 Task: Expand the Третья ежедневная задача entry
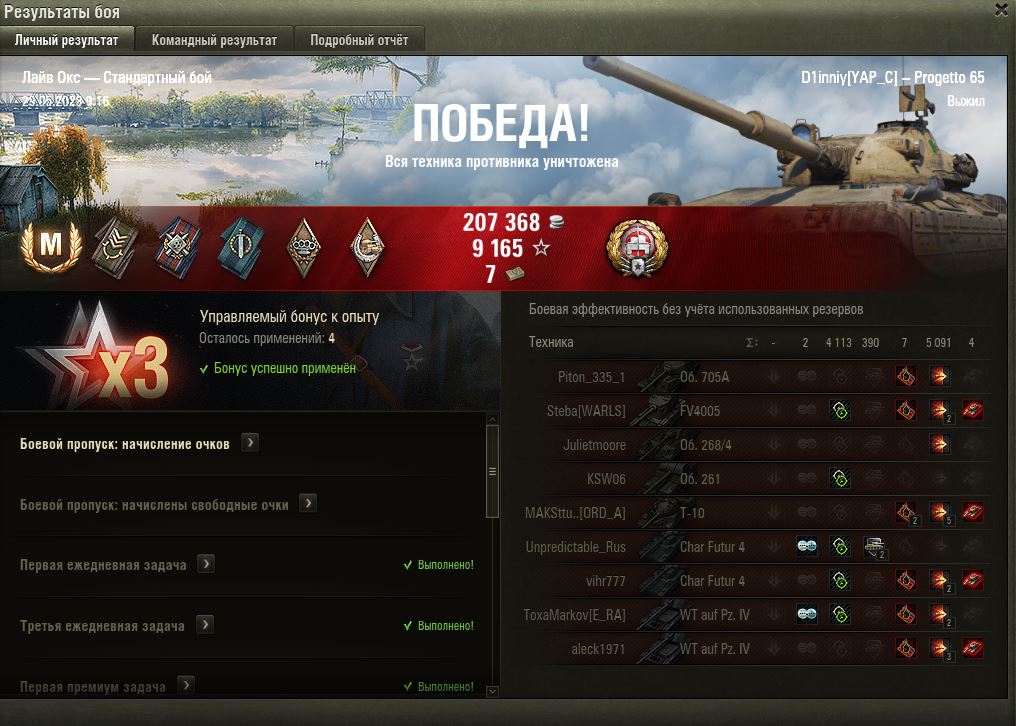204,625
